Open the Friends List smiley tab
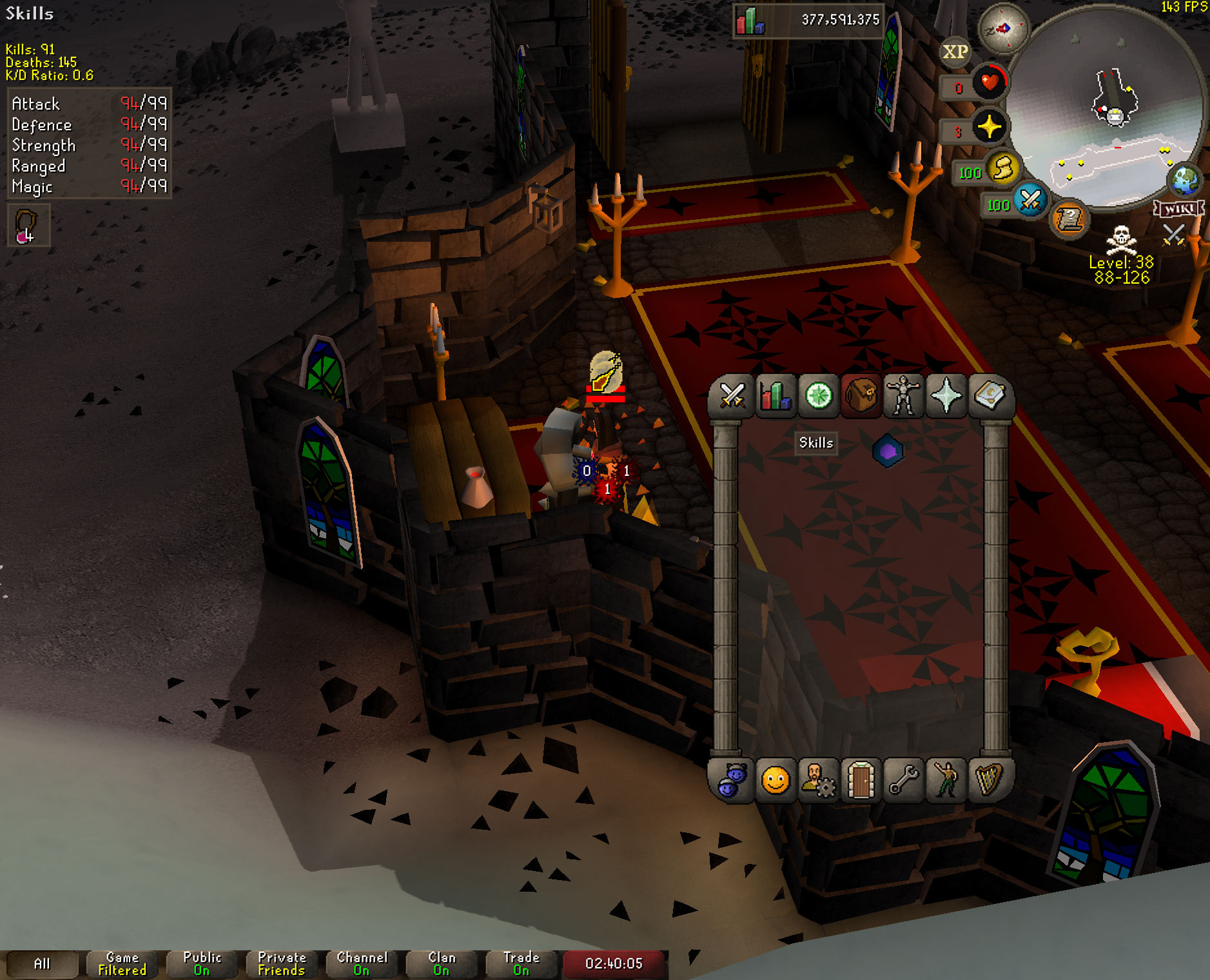 pyautogui.click(x=775, y=780)
